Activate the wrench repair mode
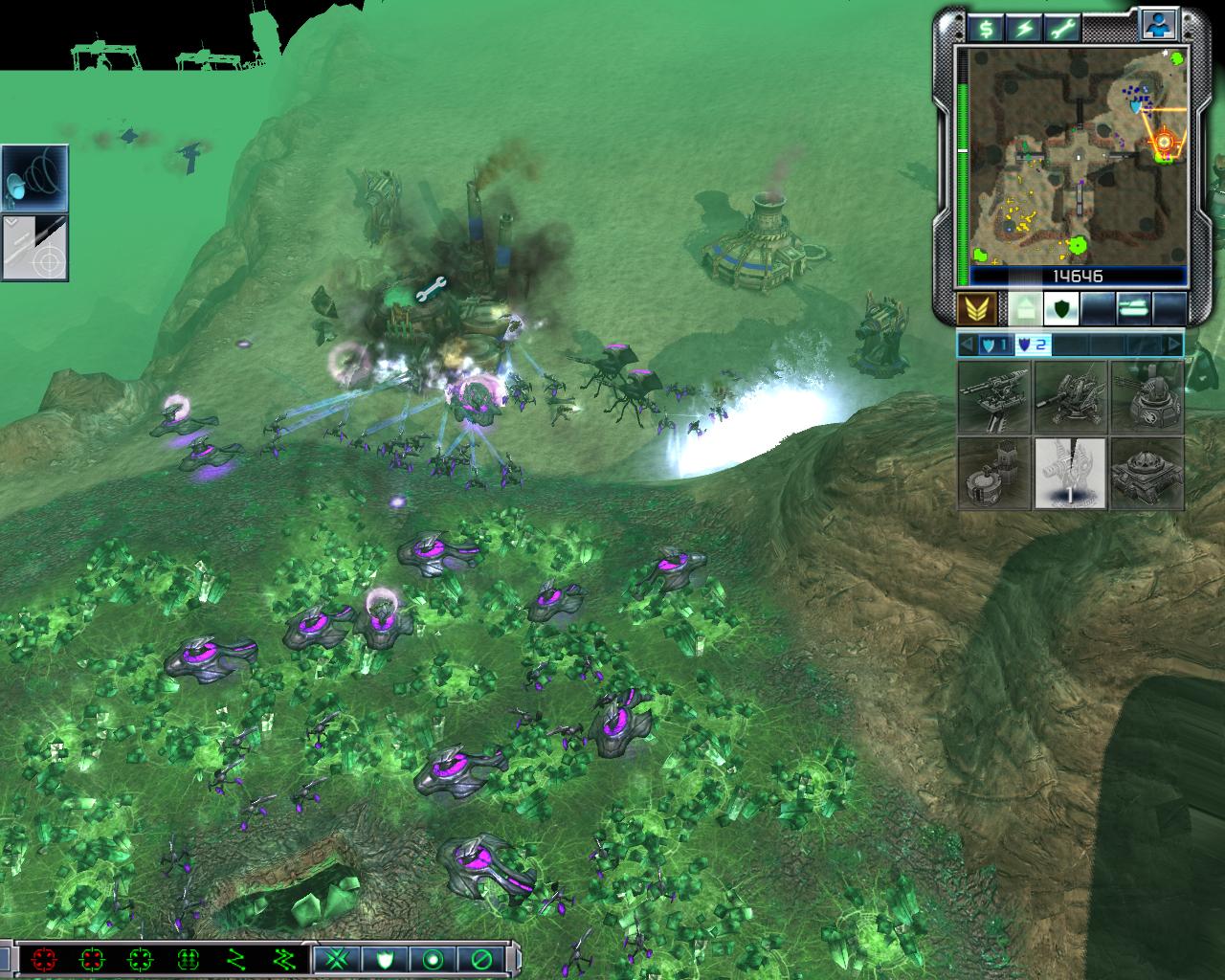This screenshot has width=1225, height=980. coord(1061,28)
